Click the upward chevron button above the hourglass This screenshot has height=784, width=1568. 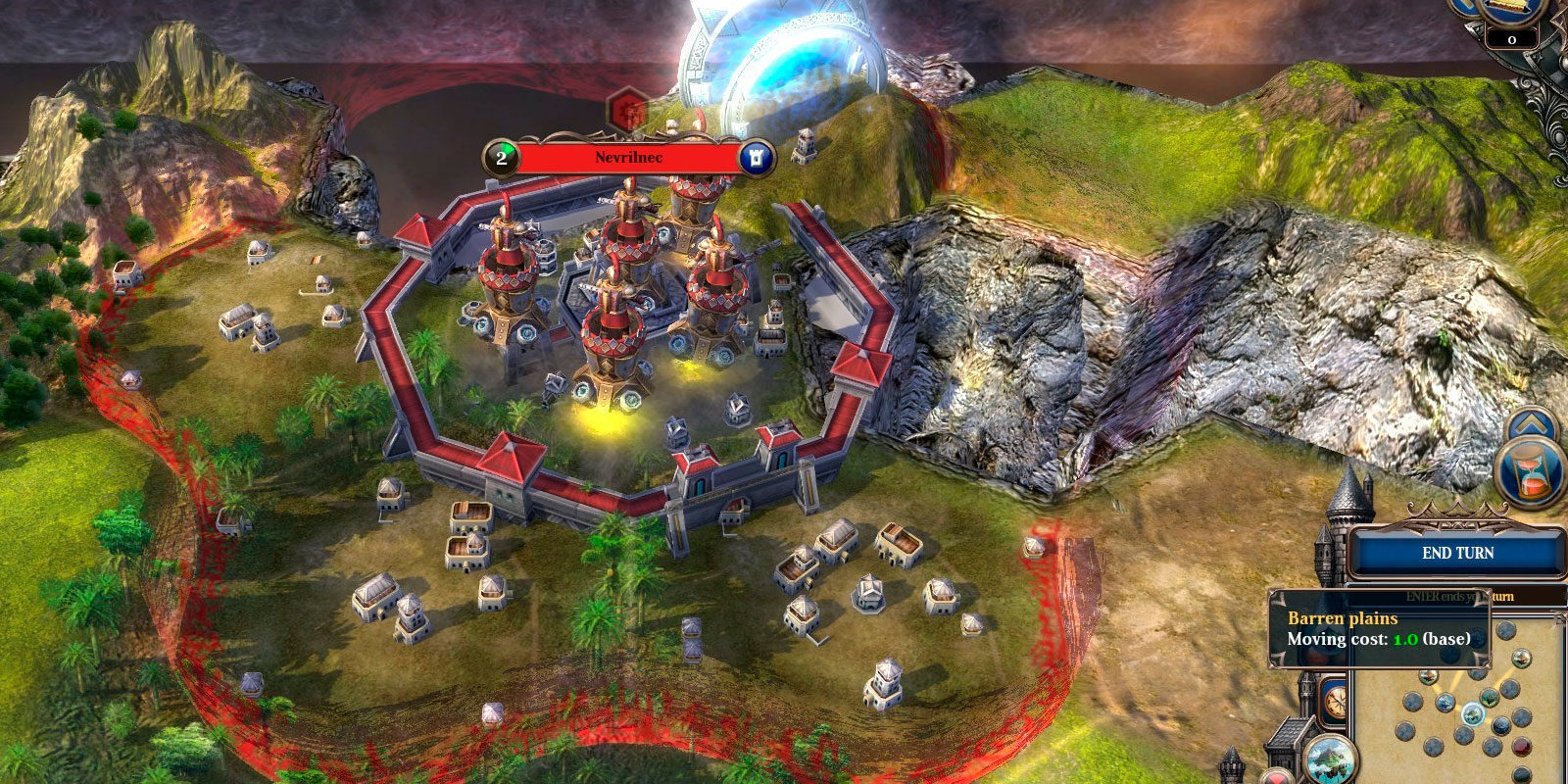1532,424
